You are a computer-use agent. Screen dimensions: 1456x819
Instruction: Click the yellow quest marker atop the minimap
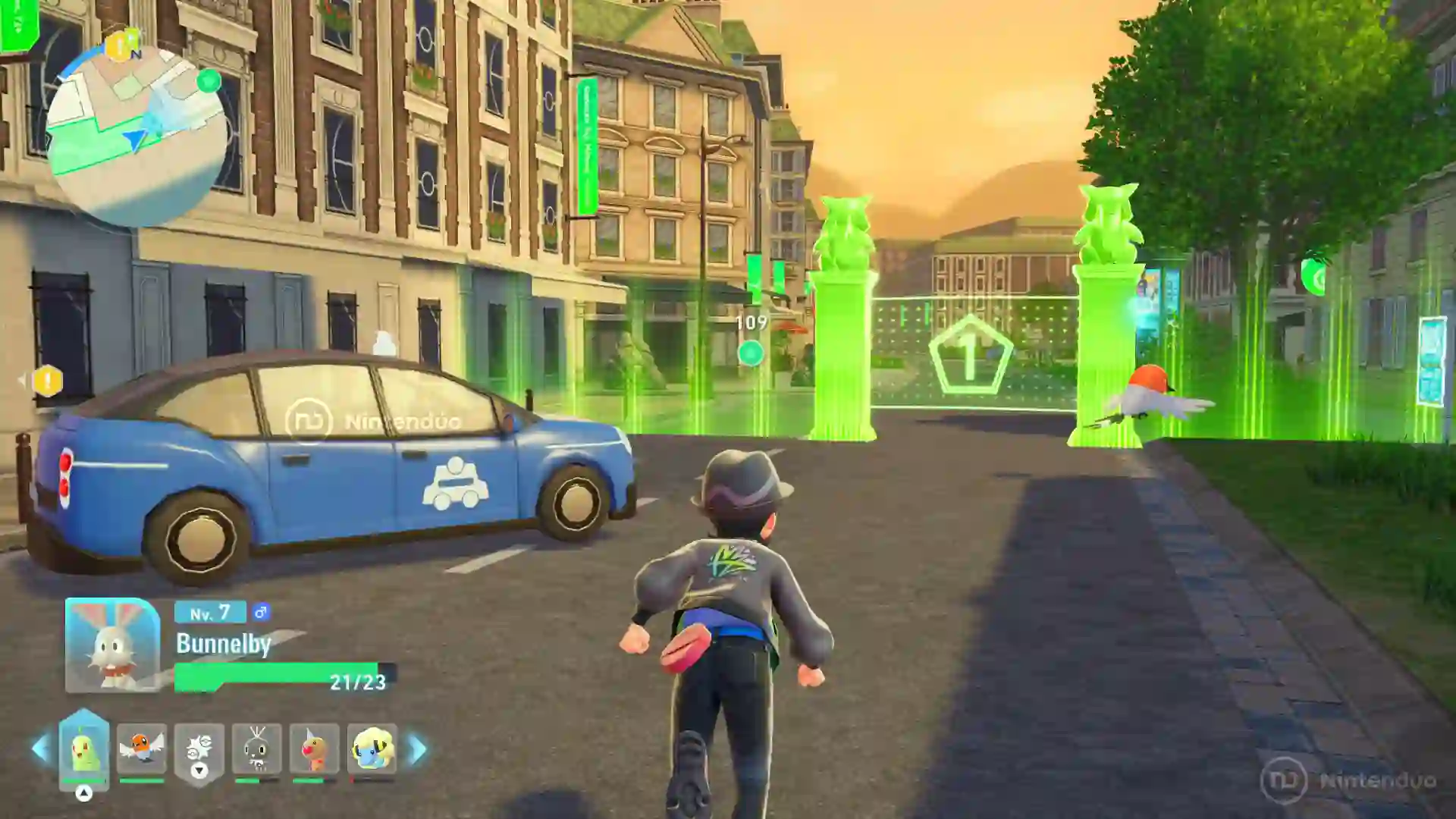[118, 45]
